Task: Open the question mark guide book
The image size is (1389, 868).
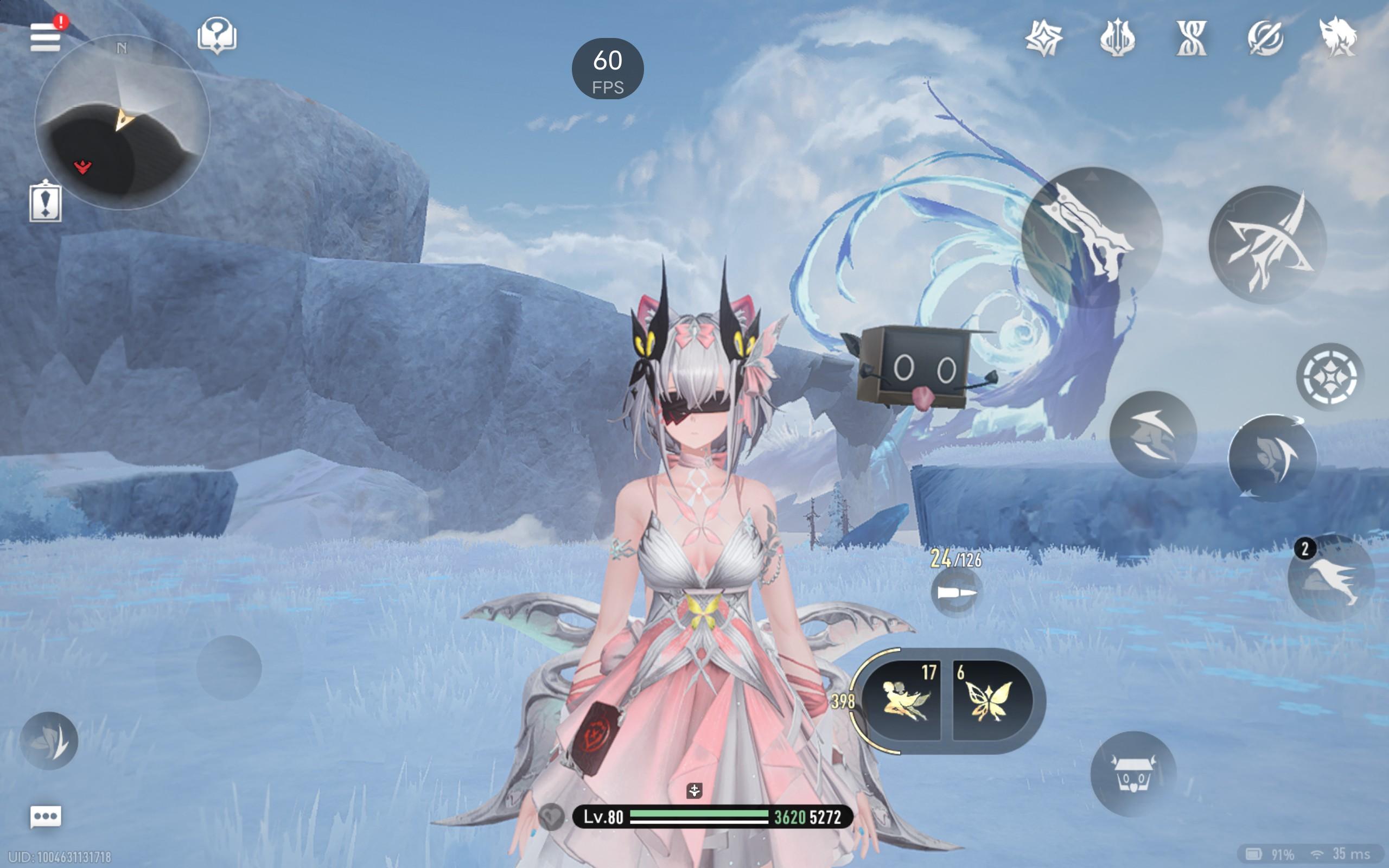Action: coord(216,36)
